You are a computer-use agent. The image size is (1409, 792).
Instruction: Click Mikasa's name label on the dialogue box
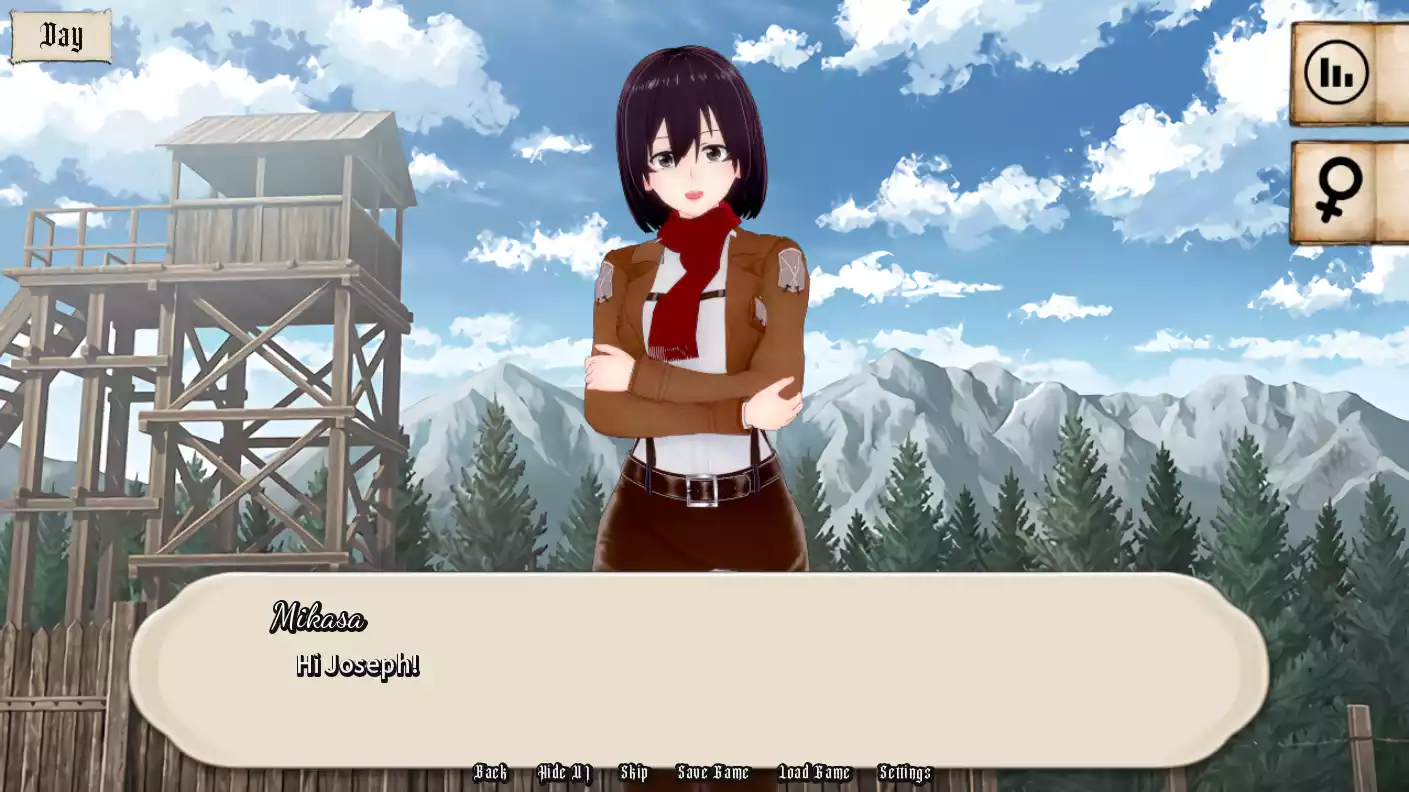319,620
